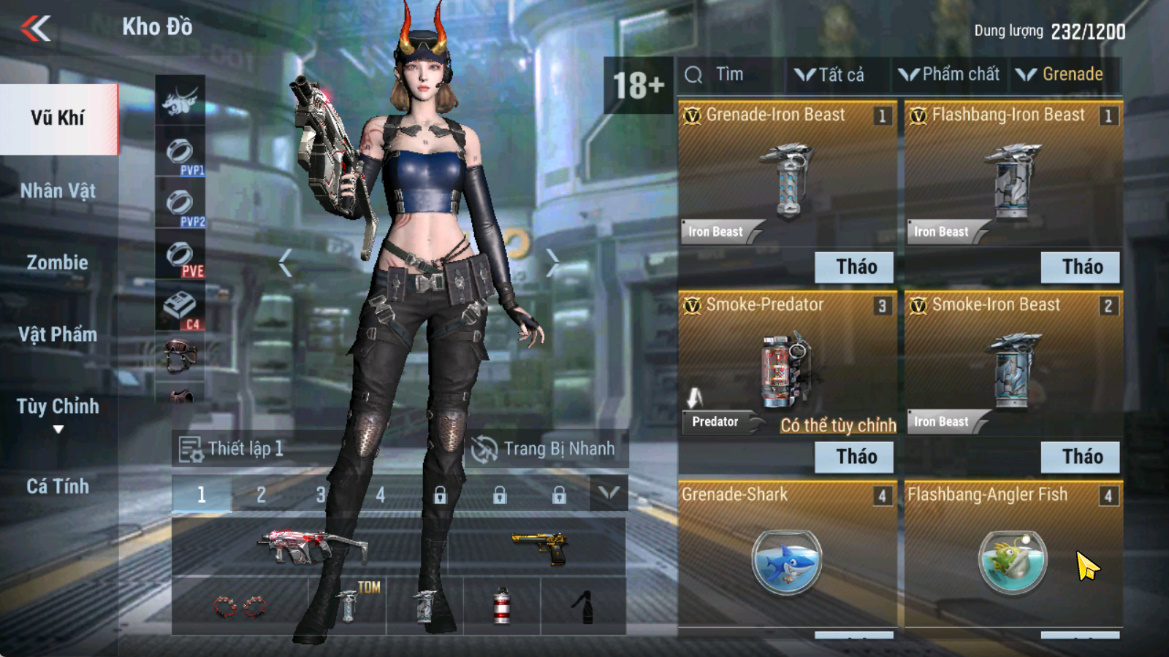The width and height of the screenshot is (1169, 657).
Task: Open Trang Bị Nhanh quick equip
Action: pos(544,449)
